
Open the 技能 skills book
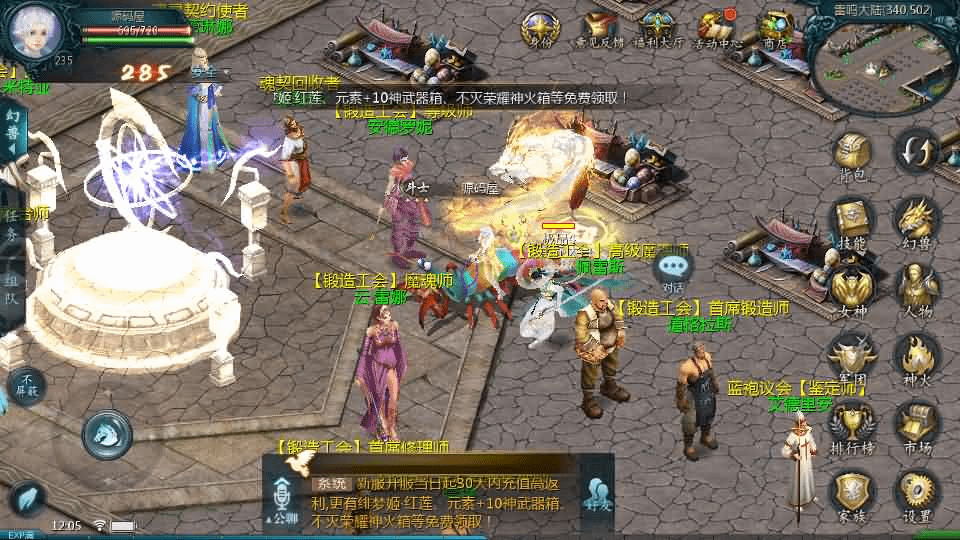point(851,220)
